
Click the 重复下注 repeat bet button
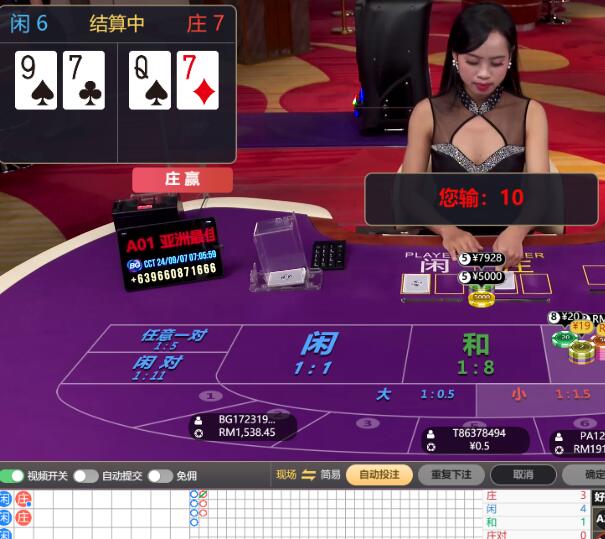click(x=451, y=475)
